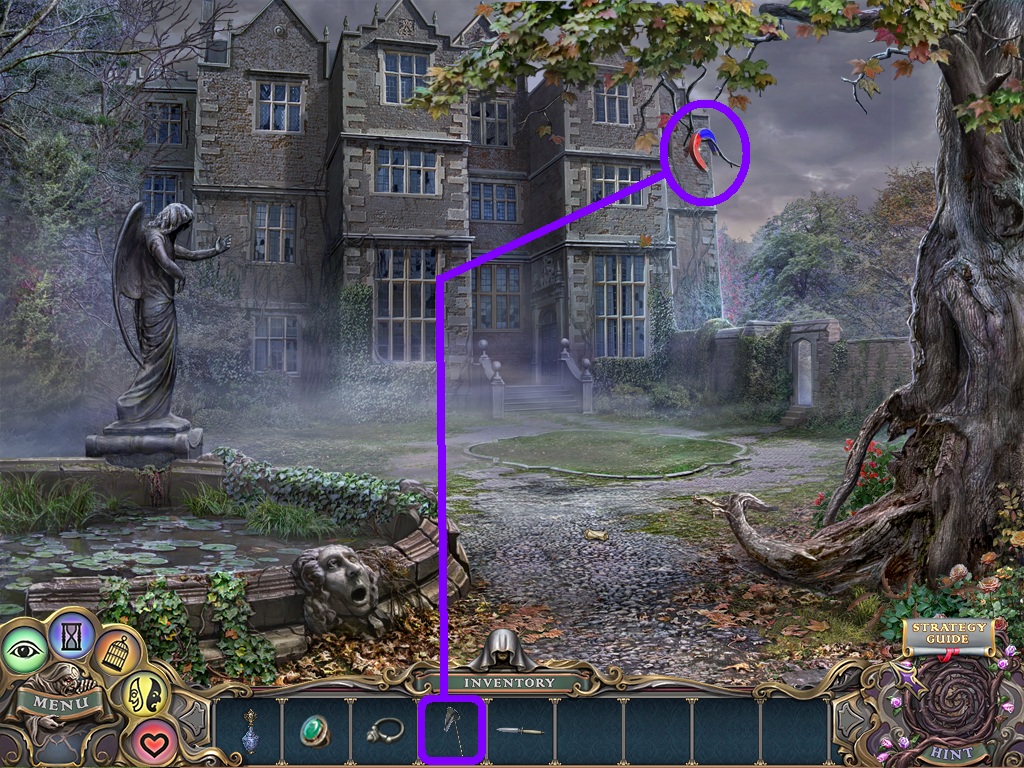Open the Strategy Guide

click(x=946, y=635)
